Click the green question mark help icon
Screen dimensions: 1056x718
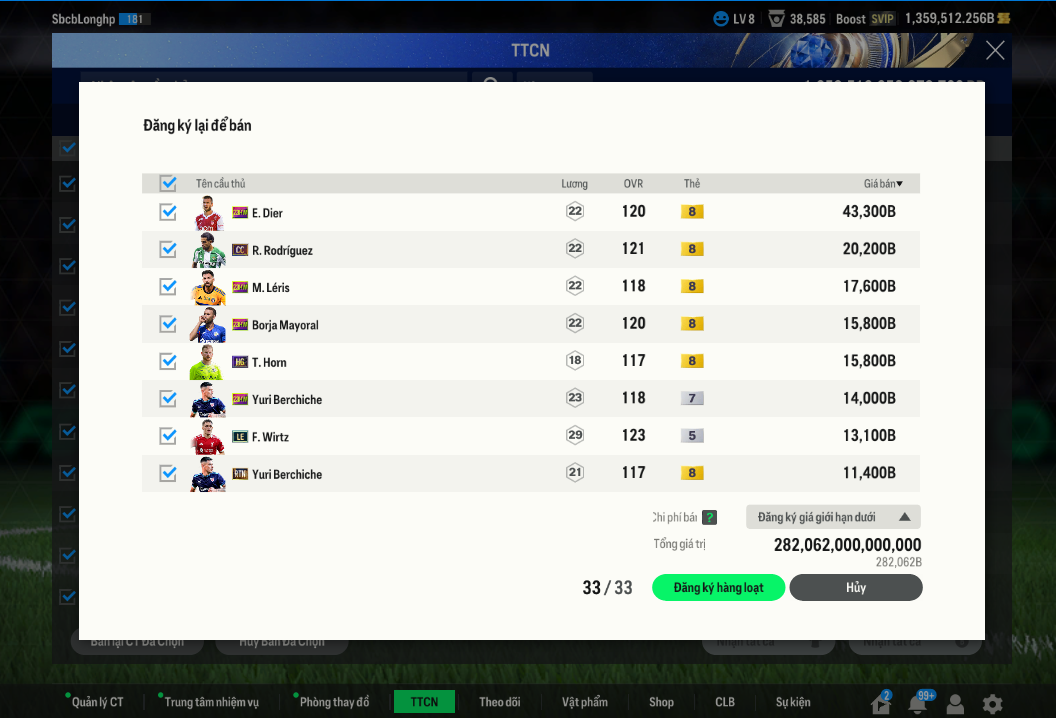(709, 517)
